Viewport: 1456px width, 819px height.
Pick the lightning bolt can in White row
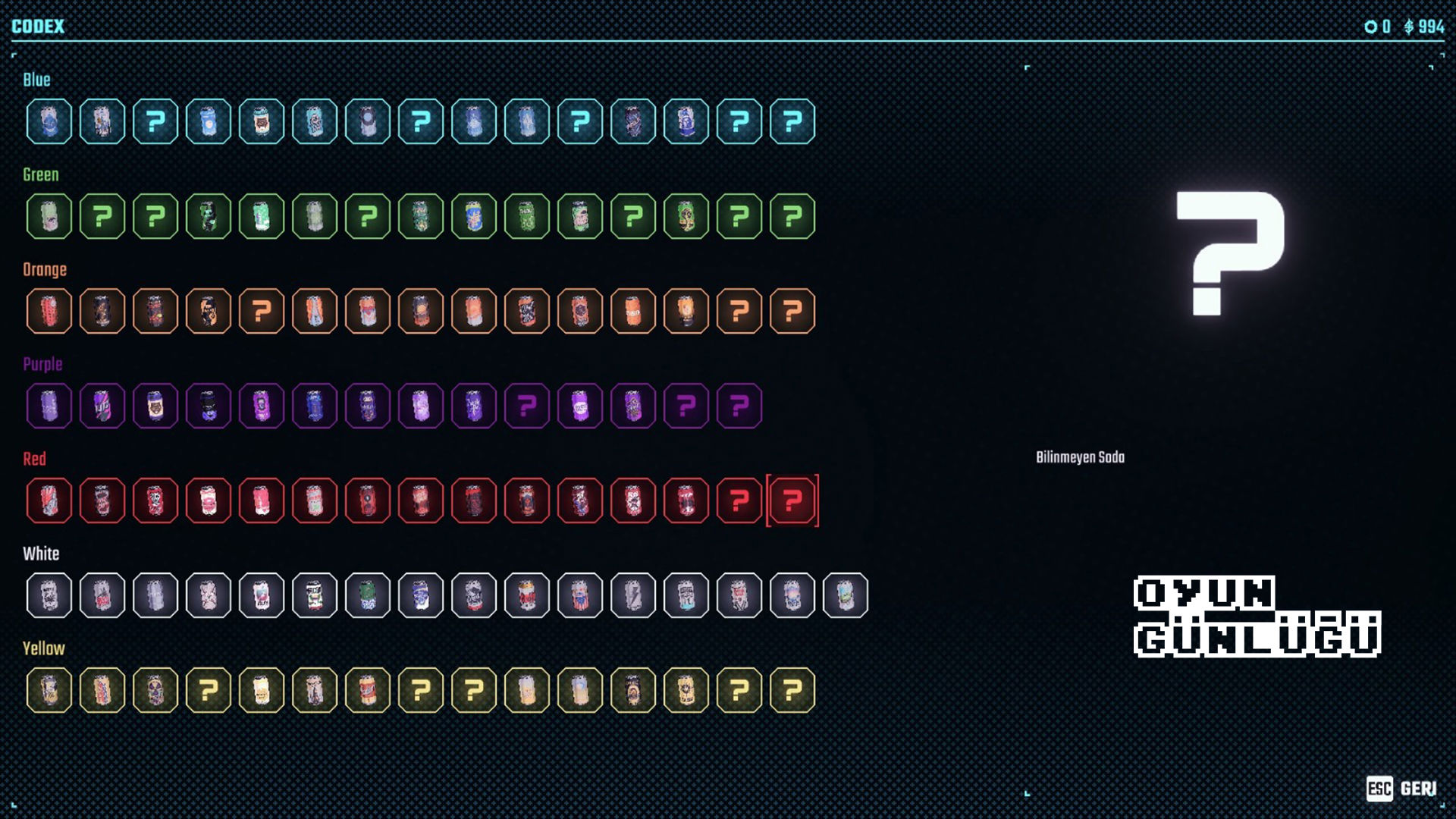(633, 595)
